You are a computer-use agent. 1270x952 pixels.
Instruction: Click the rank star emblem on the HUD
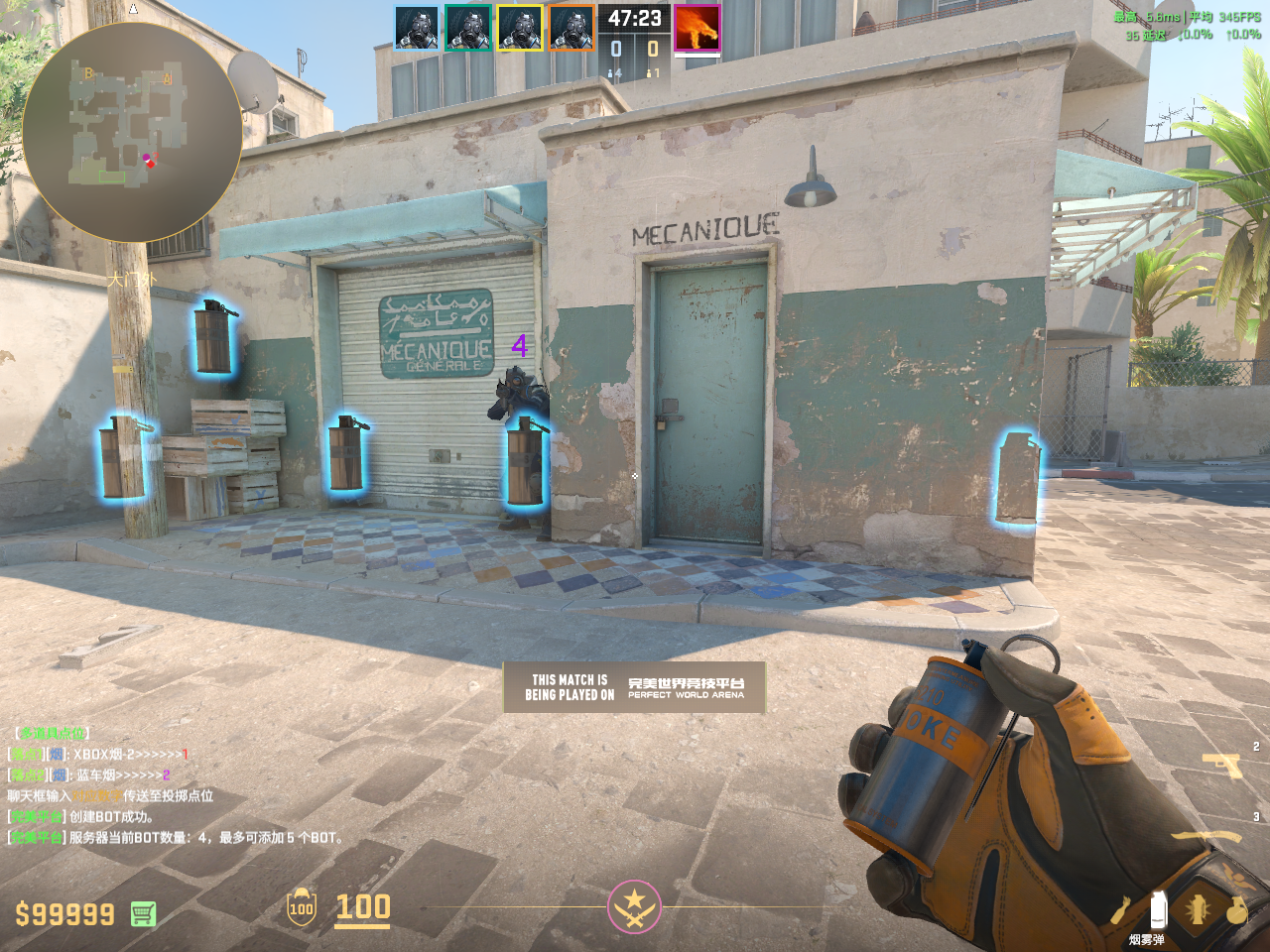point(634,906)
